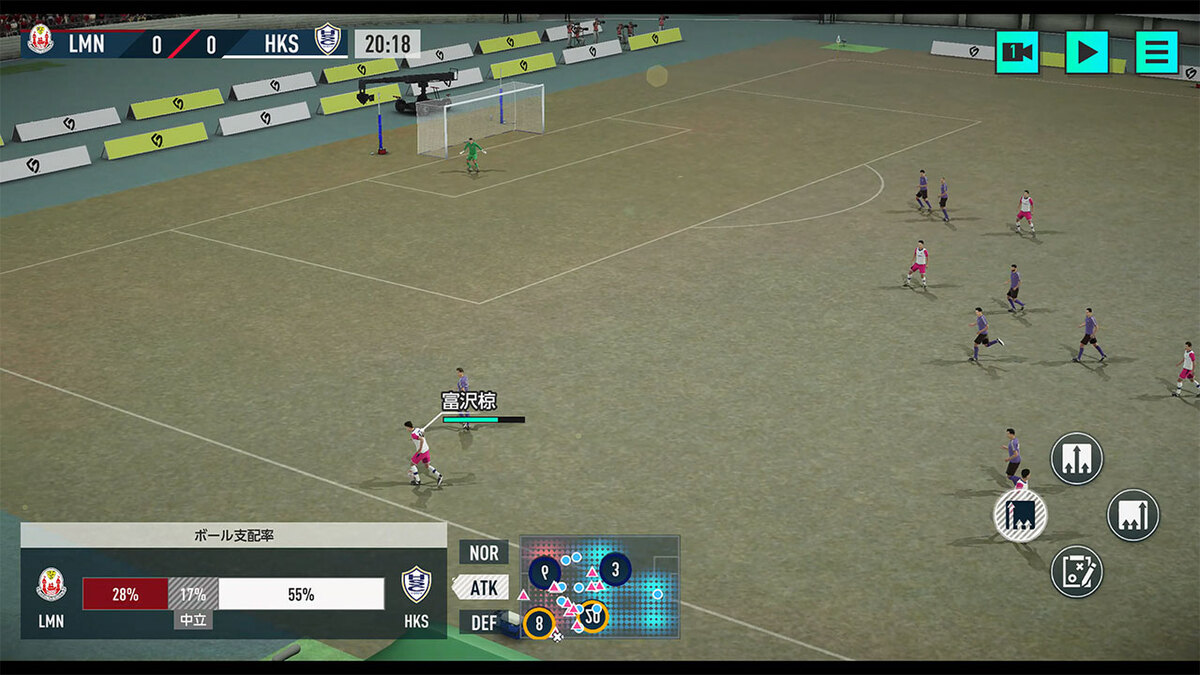Open the tactics board pencil icon
The height and width of the screenshot is (675, 1200).
point(1076,572)
